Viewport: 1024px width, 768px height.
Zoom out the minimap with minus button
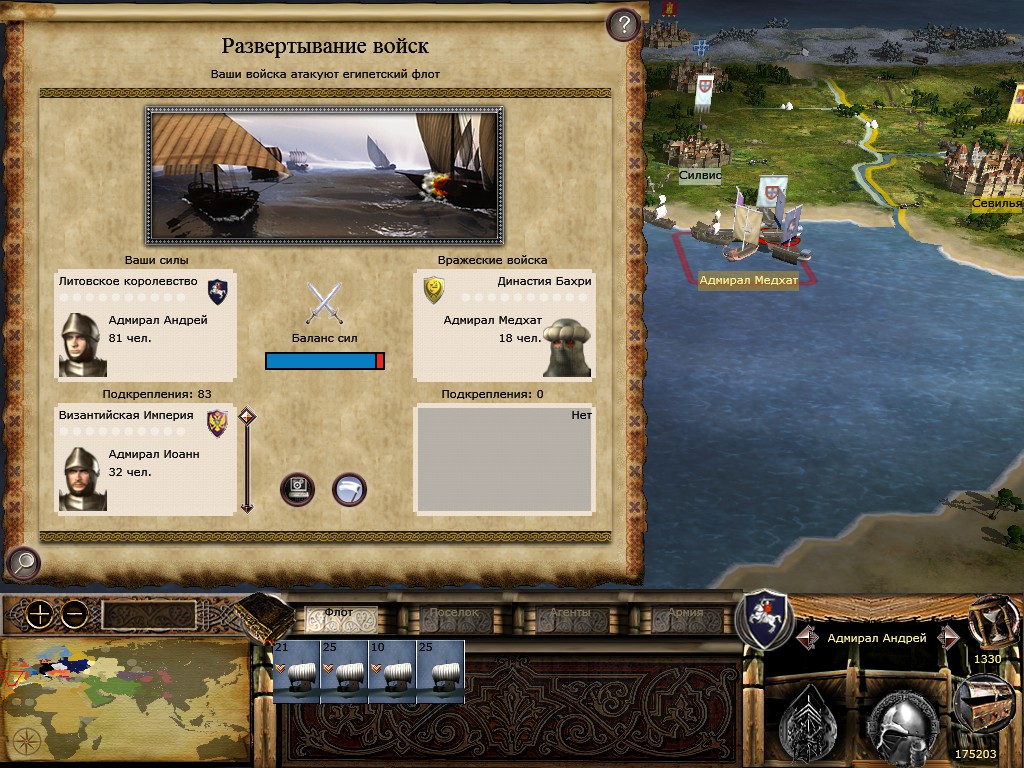[73, 614]
